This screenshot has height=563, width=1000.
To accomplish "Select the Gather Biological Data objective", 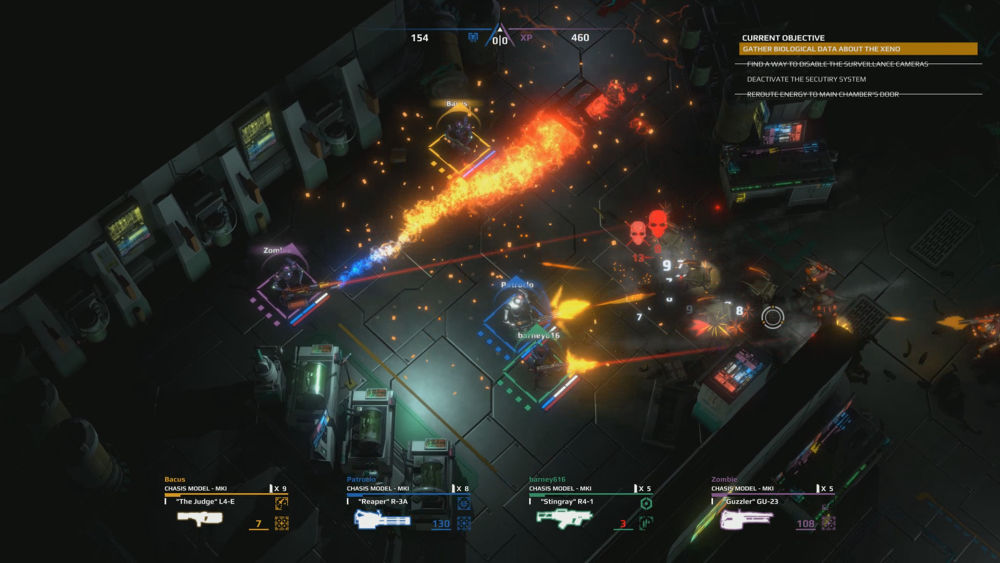I will pyautogui.click(x=857, y=49).
